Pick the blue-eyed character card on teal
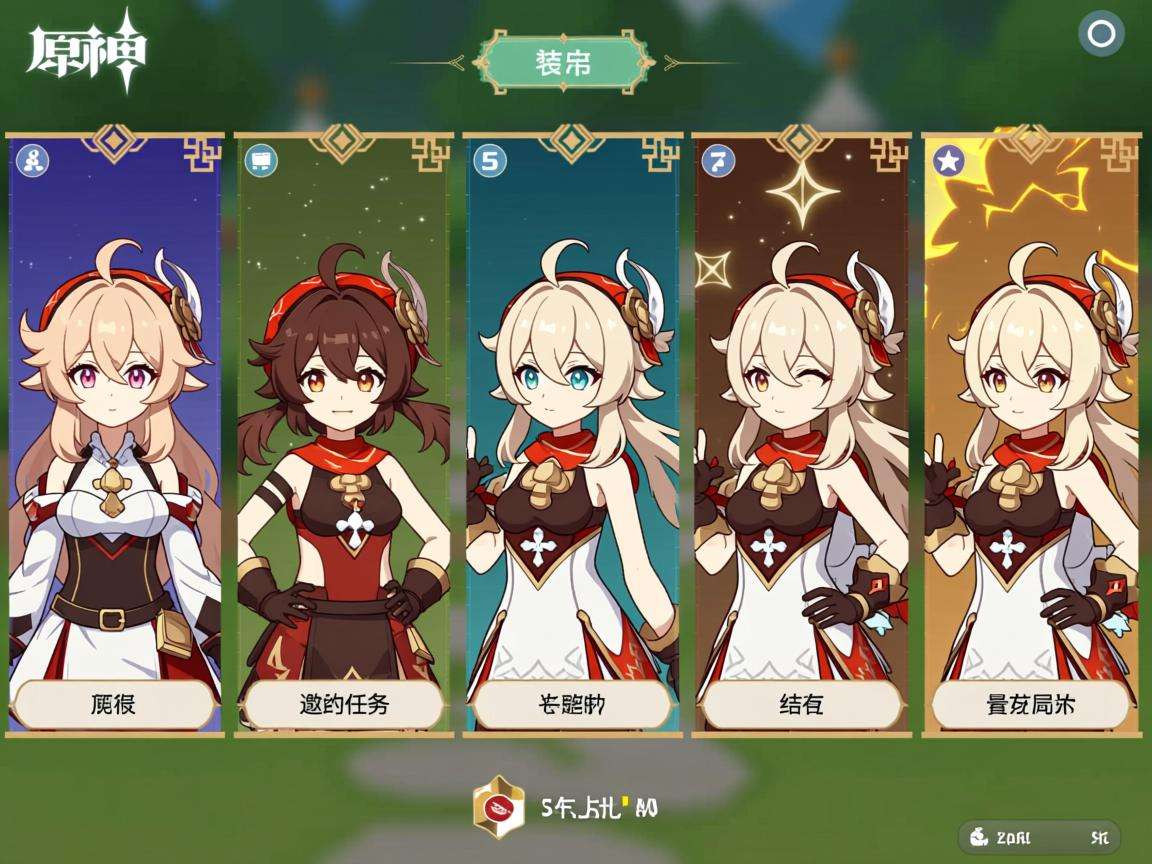Screen dimensions: 1152x864 click(572, 420)
